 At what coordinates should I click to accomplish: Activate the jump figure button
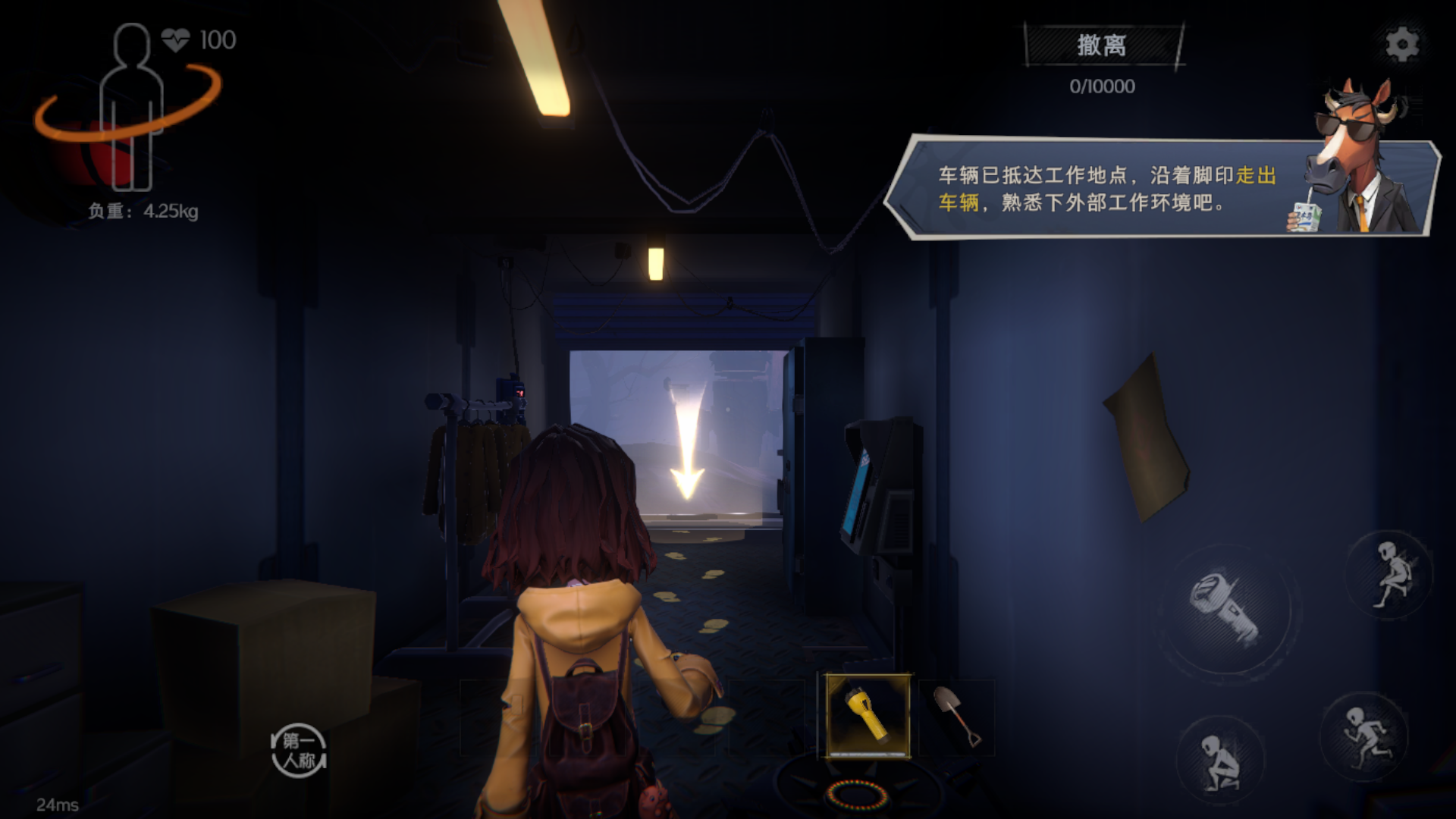click(1391, 575)
